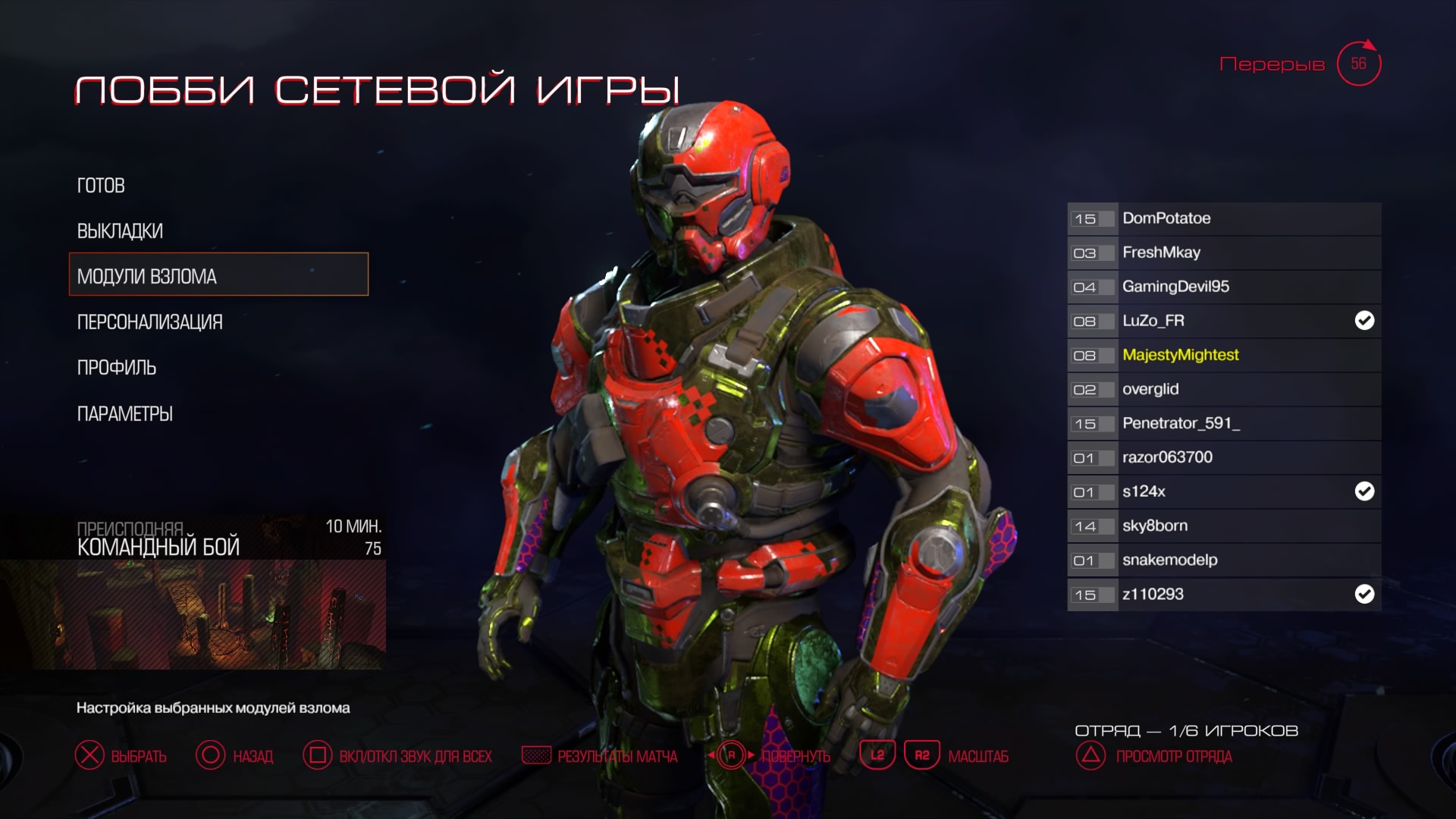Select player overglid
The image size is (1456, 819).
[x=1223, y=389]
